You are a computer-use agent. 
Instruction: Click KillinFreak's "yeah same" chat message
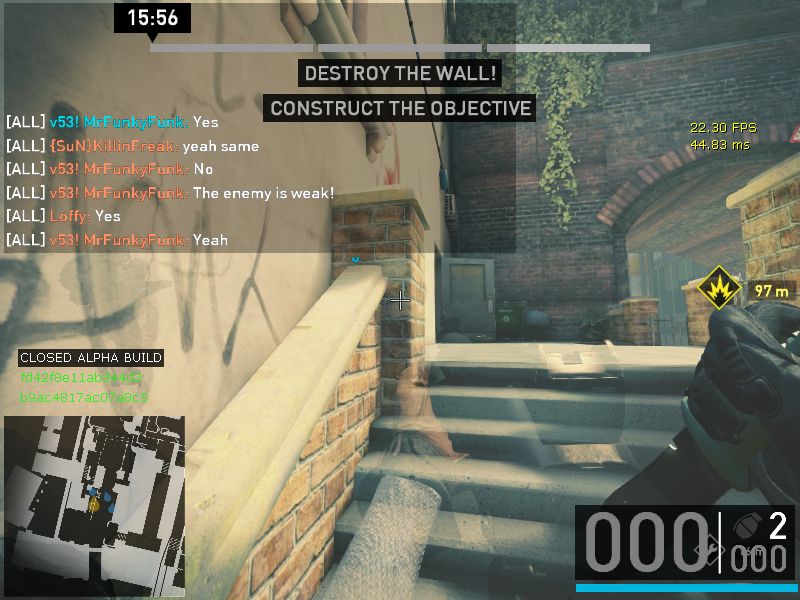132,146
